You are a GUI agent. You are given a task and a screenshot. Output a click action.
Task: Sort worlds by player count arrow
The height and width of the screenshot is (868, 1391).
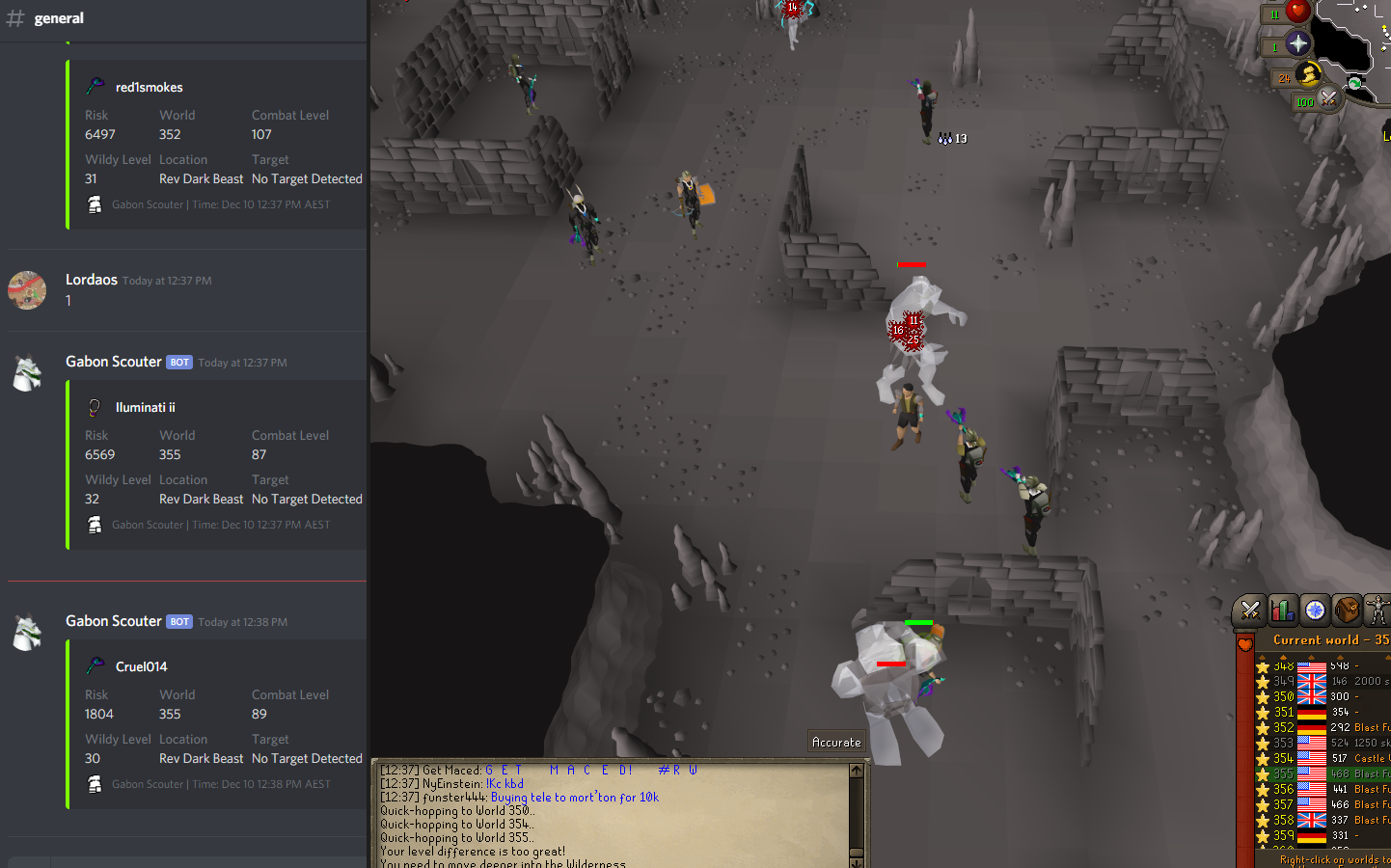click(x=1340, y=657)
